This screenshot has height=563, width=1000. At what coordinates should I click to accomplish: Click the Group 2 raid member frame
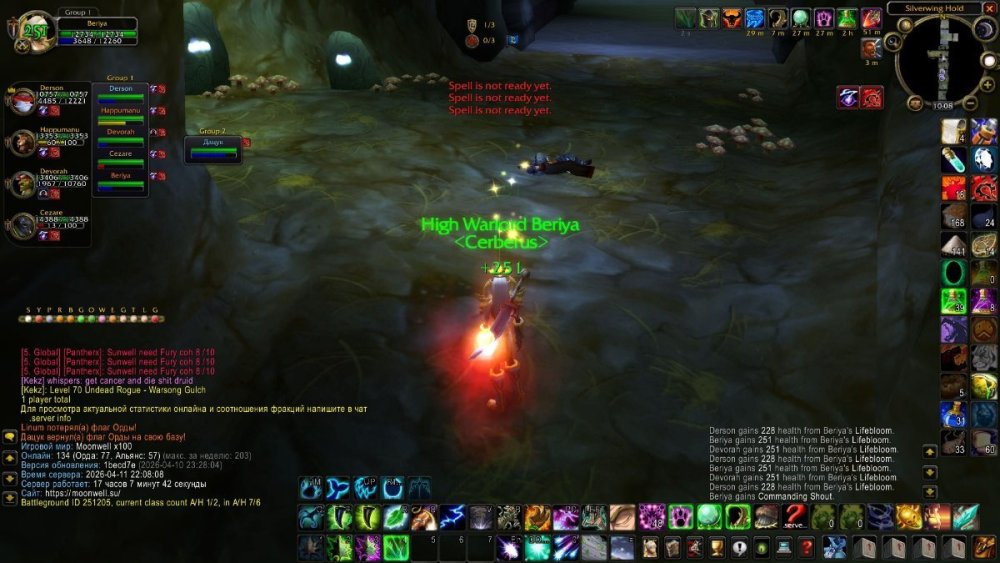pyautogui.click(x=212, y=150)
